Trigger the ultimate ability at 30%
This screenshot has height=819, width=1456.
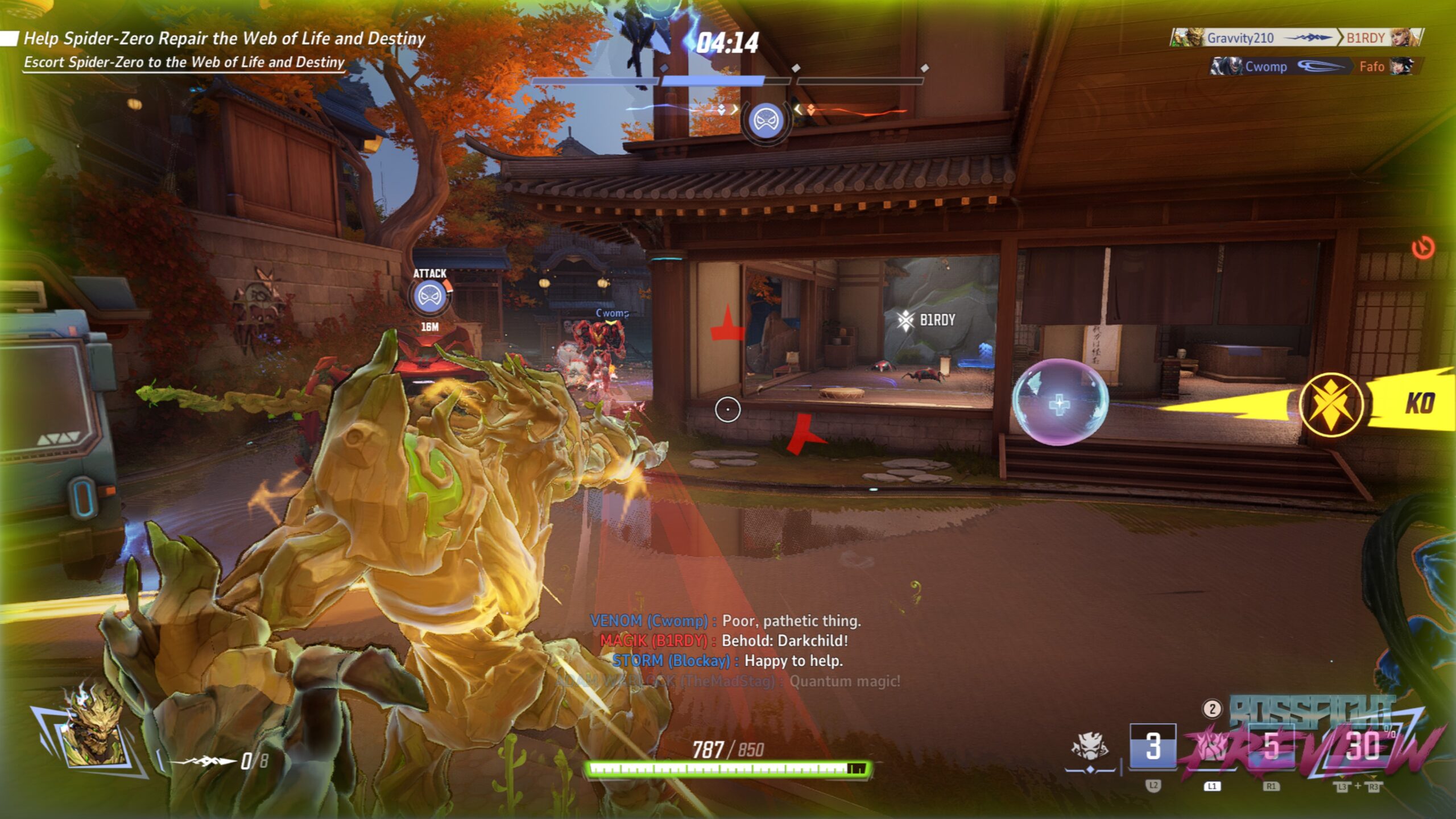pyautogui.click(x=1363, y=746)
